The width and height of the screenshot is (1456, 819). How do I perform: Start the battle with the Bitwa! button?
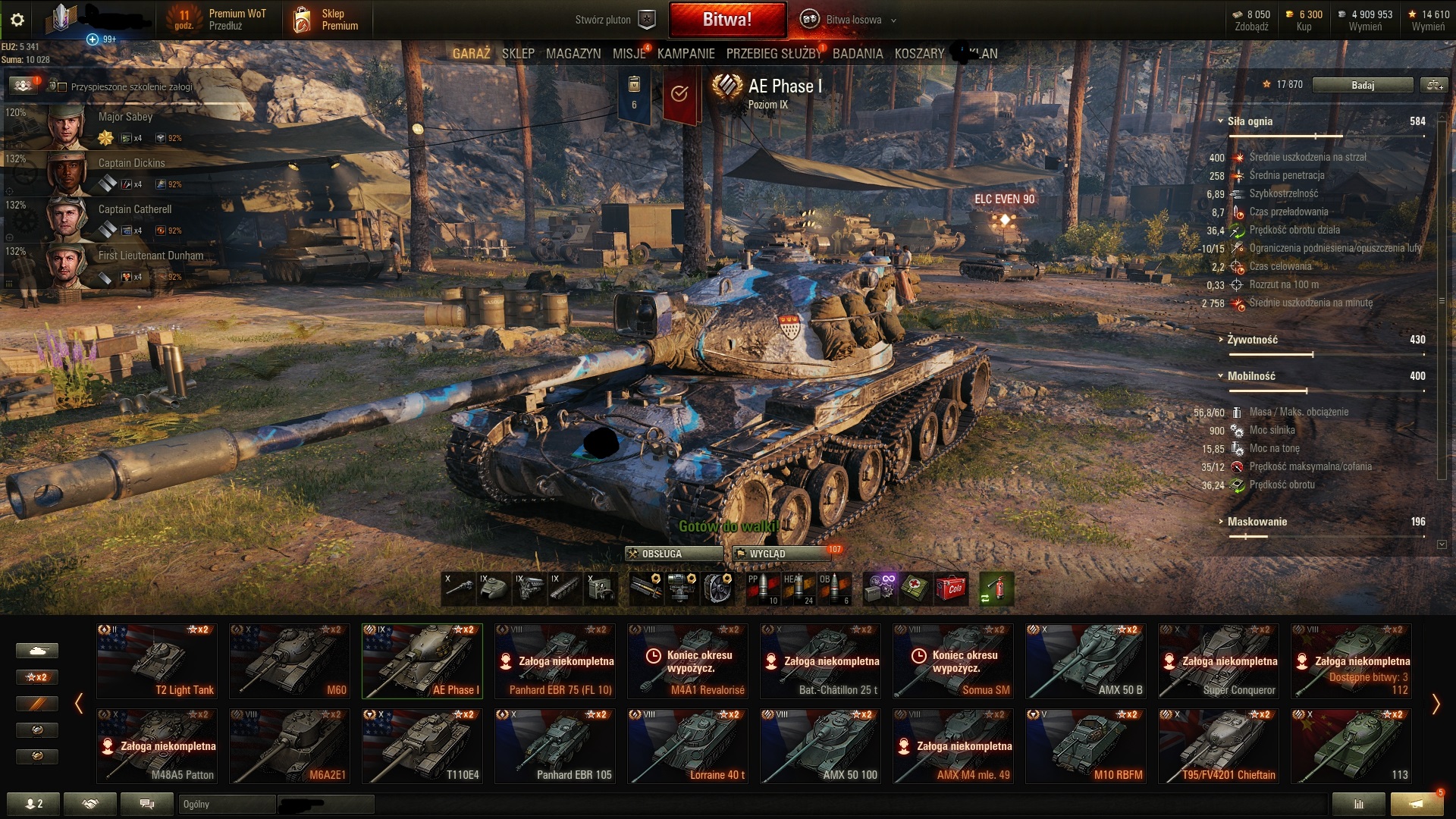726,20
